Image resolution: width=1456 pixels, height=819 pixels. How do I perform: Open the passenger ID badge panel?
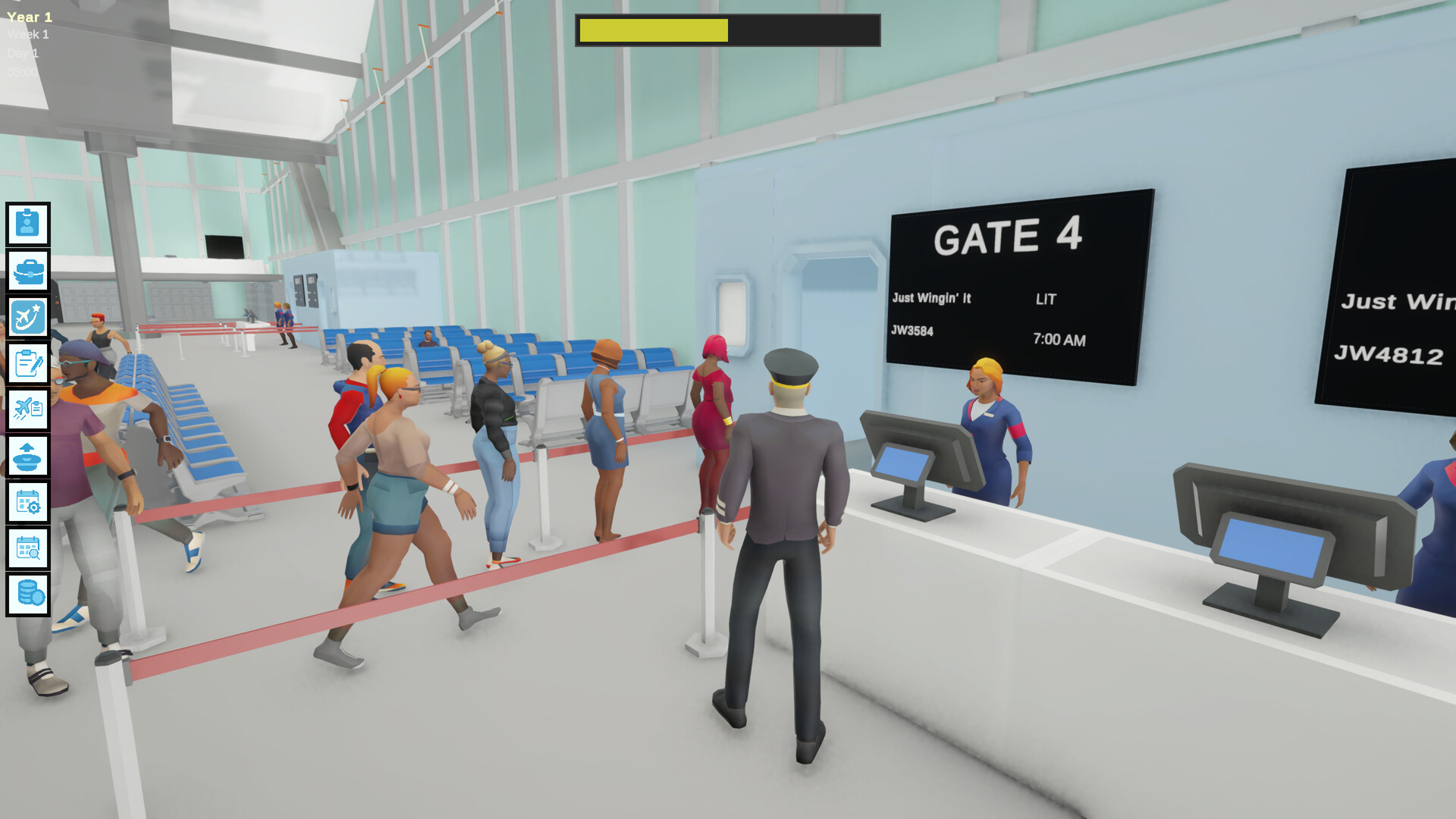28,224
